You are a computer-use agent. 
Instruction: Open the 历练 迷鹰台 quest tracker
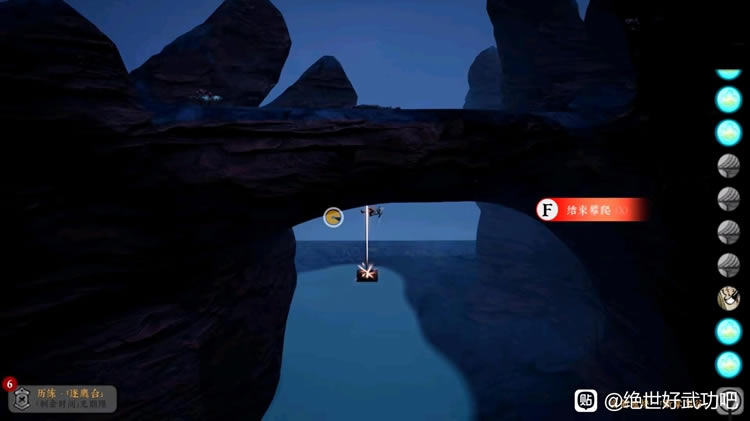click(61, 399)
